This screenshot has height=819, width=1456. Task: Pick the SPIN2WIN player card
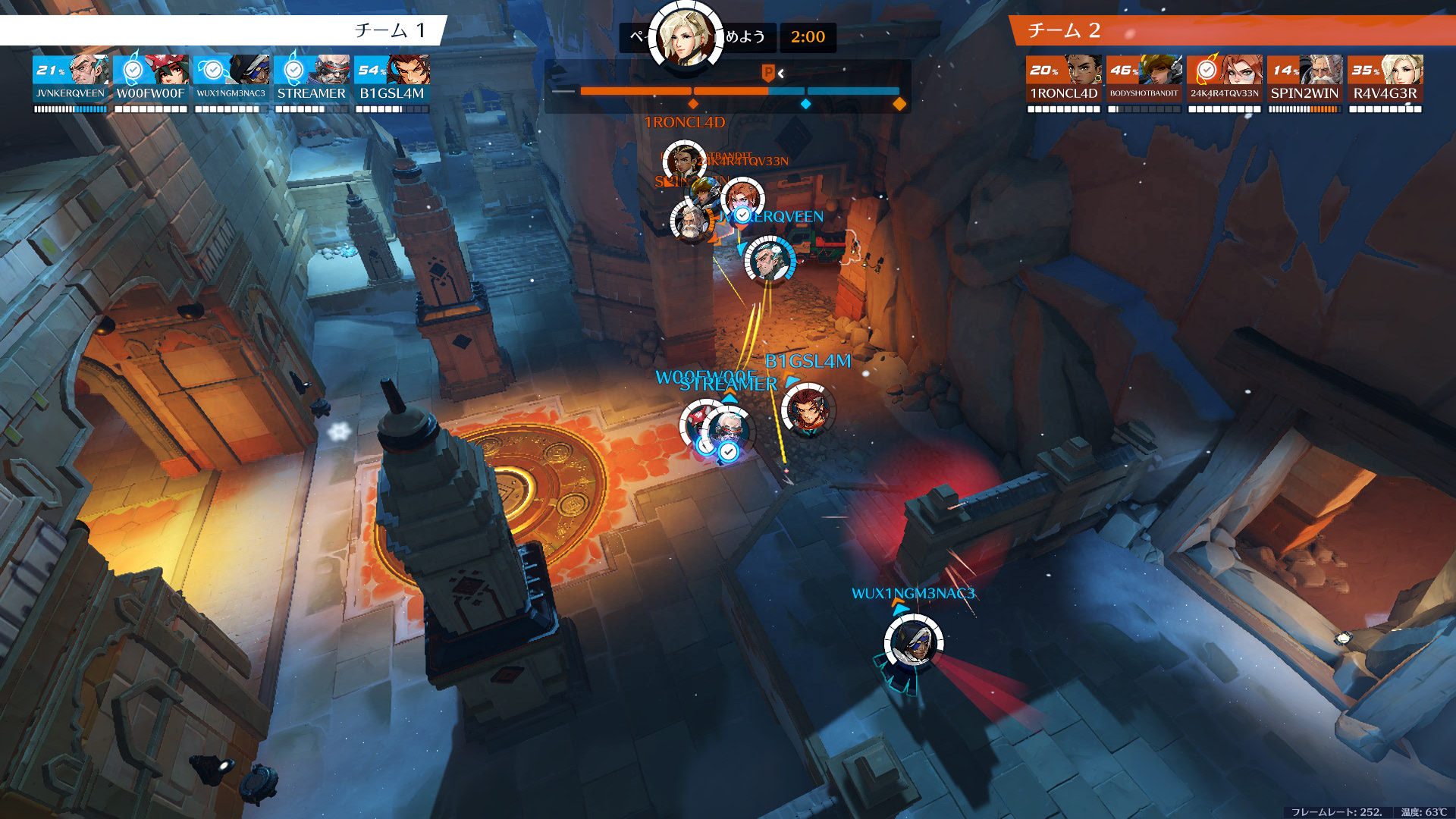coord(1305,79)
